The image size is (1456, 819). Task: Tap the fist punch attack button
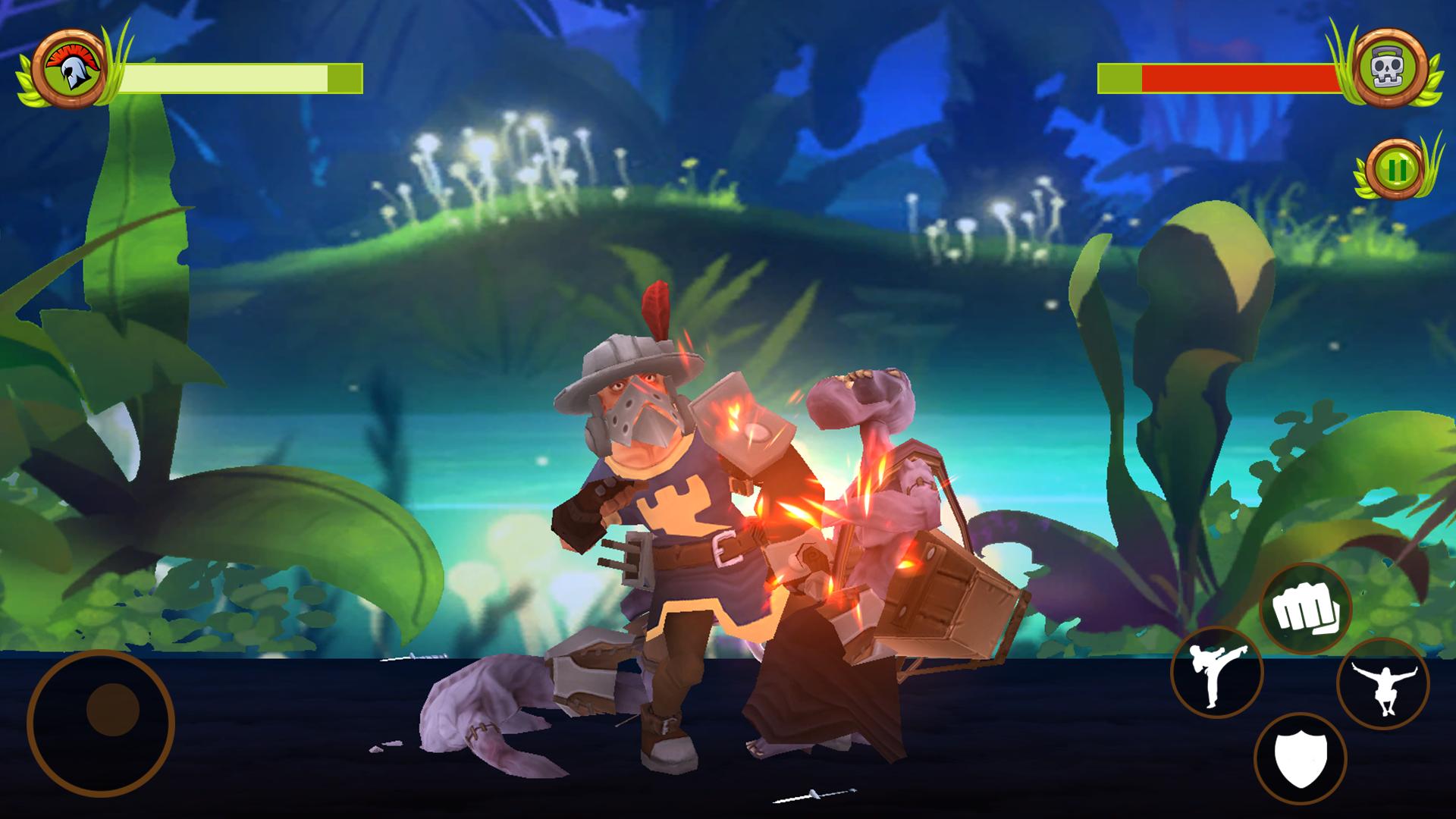1305,609
